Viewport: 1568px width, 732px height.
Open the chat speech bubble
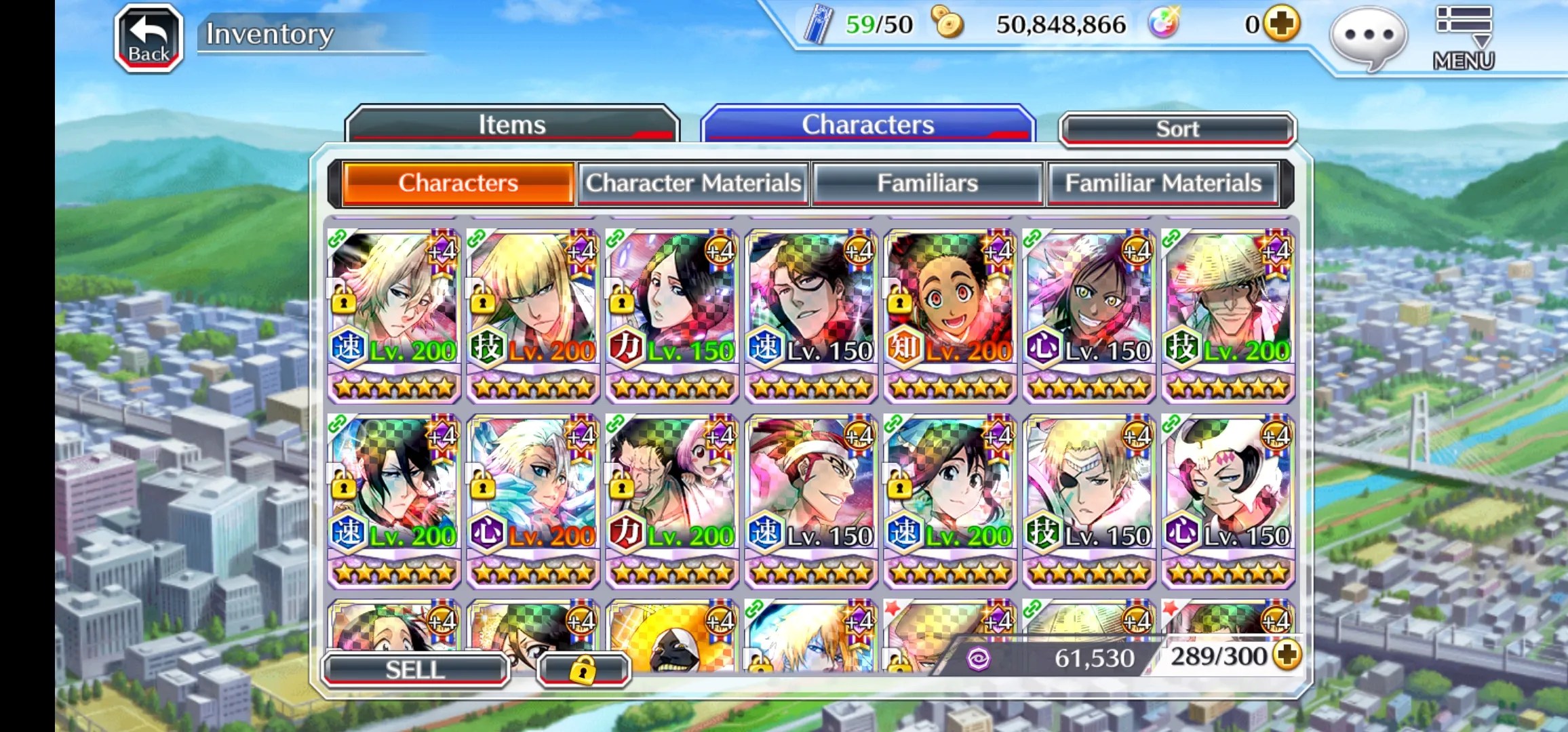[x=1368, y=37]
